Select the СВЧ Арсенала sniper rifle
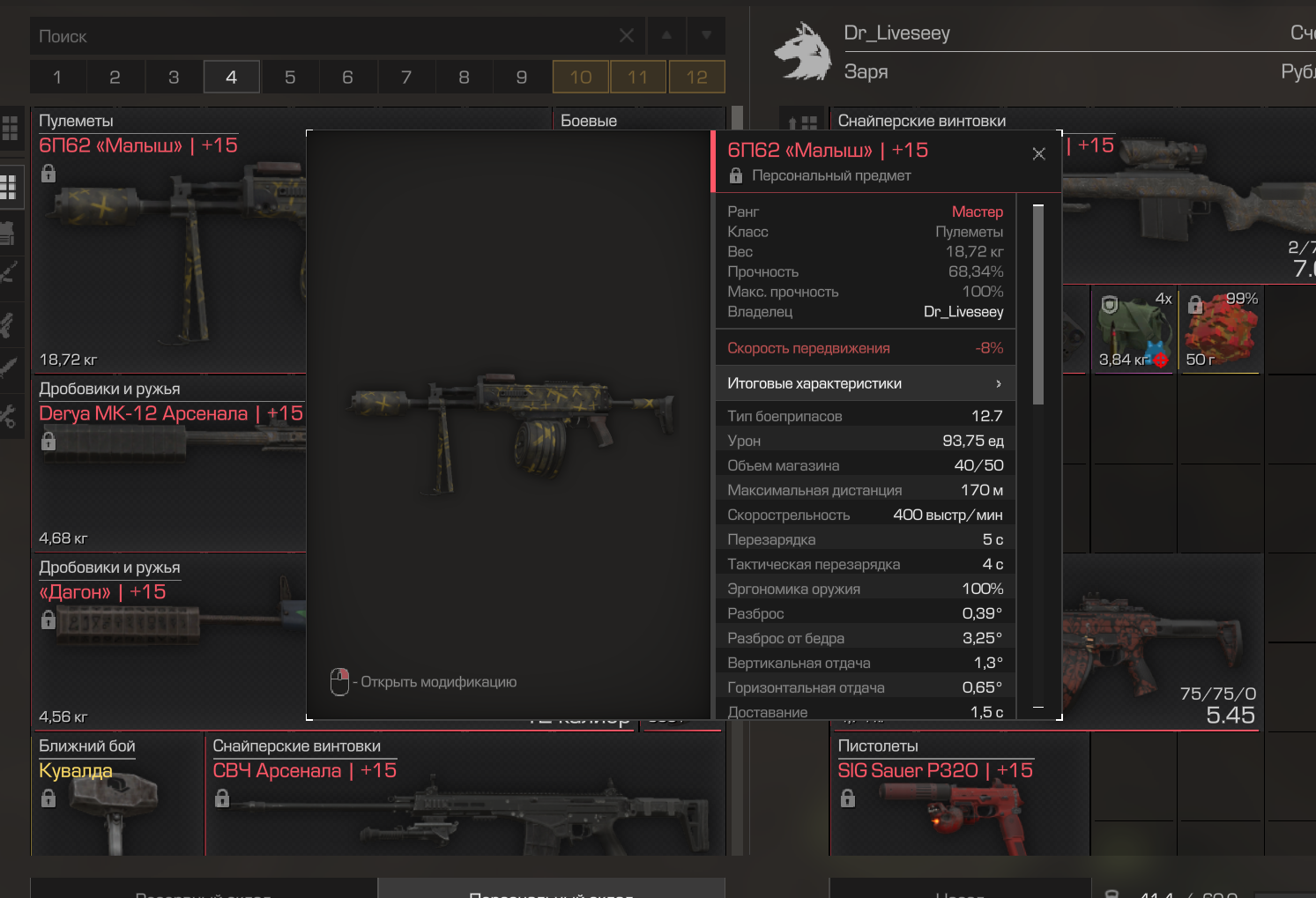The height and width of the screenshot is (898, 1316). pyautogui.click(x=465, y=798)
